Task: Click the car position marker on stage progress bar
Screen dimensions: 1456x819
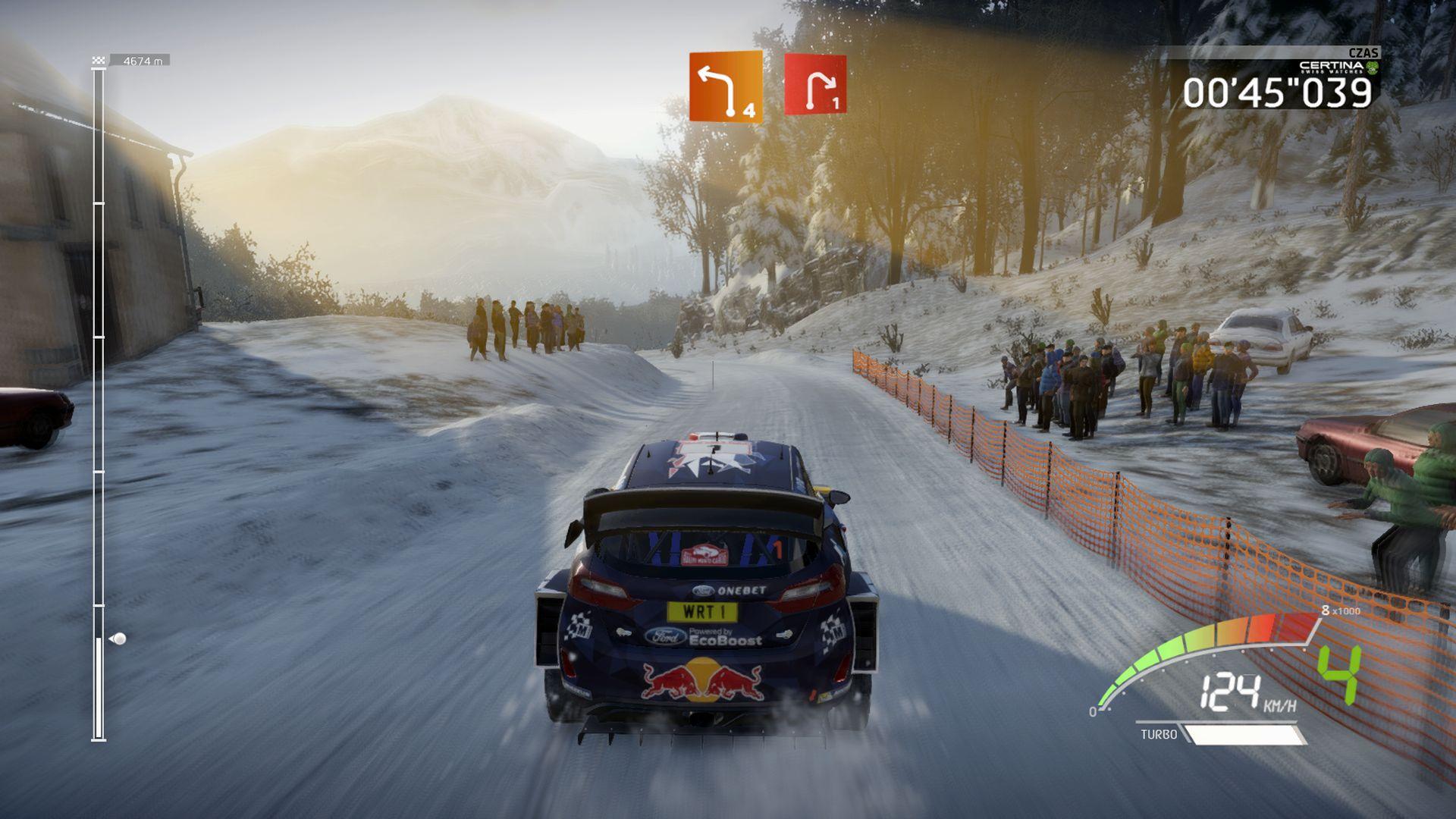Action: click(118, 639)
